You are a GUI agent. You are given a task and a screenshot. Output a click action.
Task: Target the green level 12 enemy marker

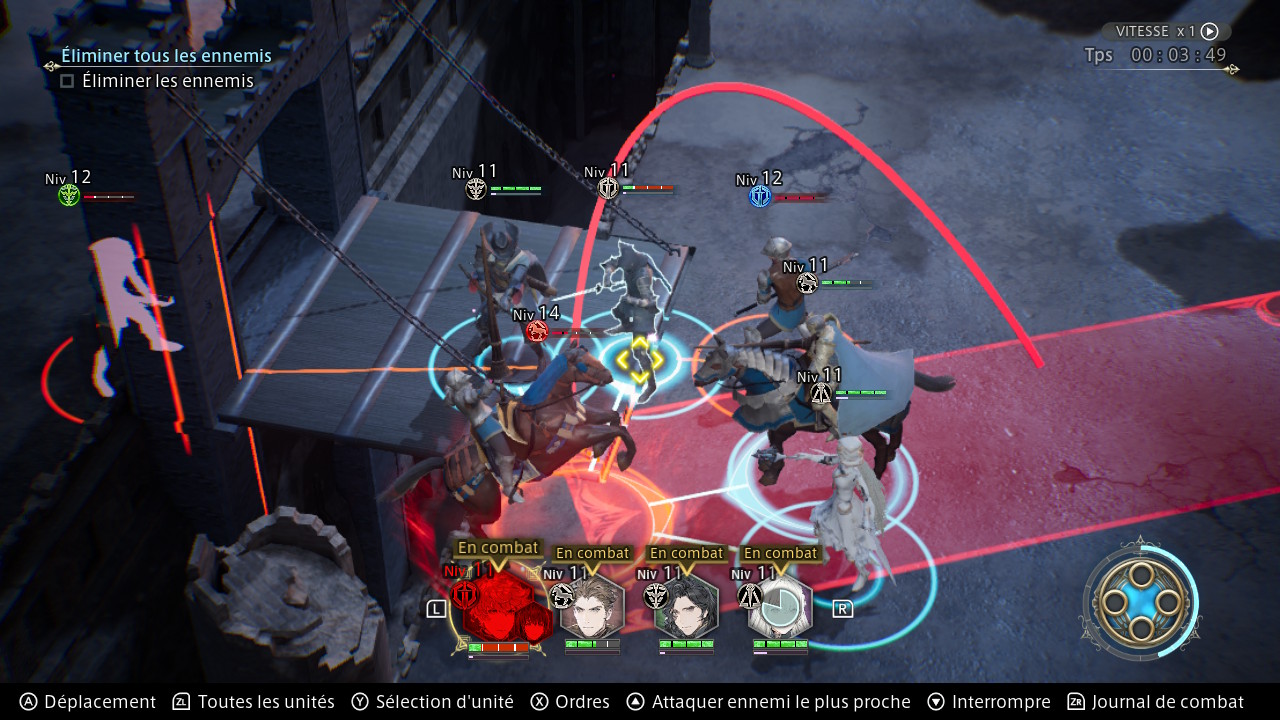point(68,195)
